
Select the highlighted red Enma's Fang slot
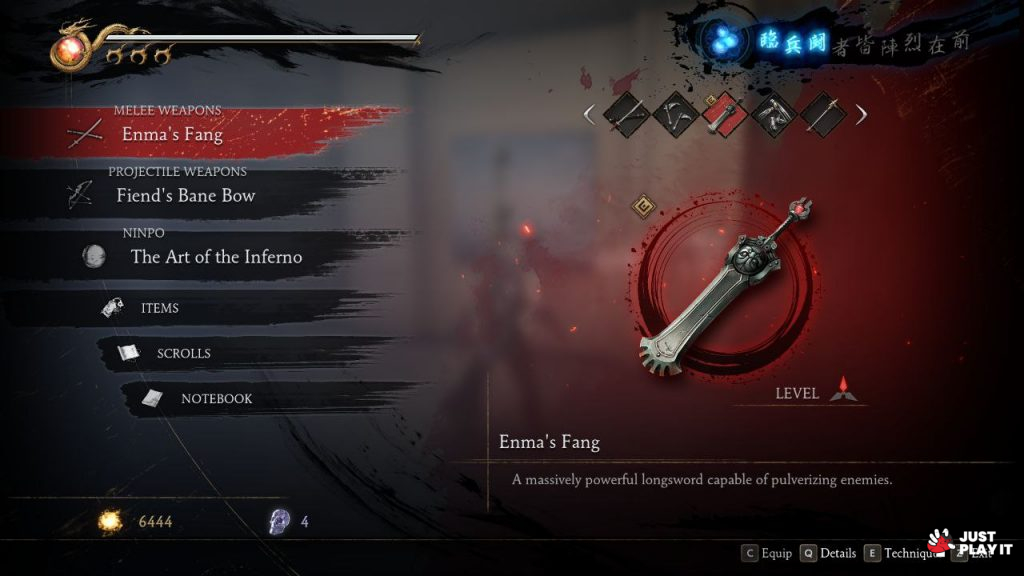723,115
